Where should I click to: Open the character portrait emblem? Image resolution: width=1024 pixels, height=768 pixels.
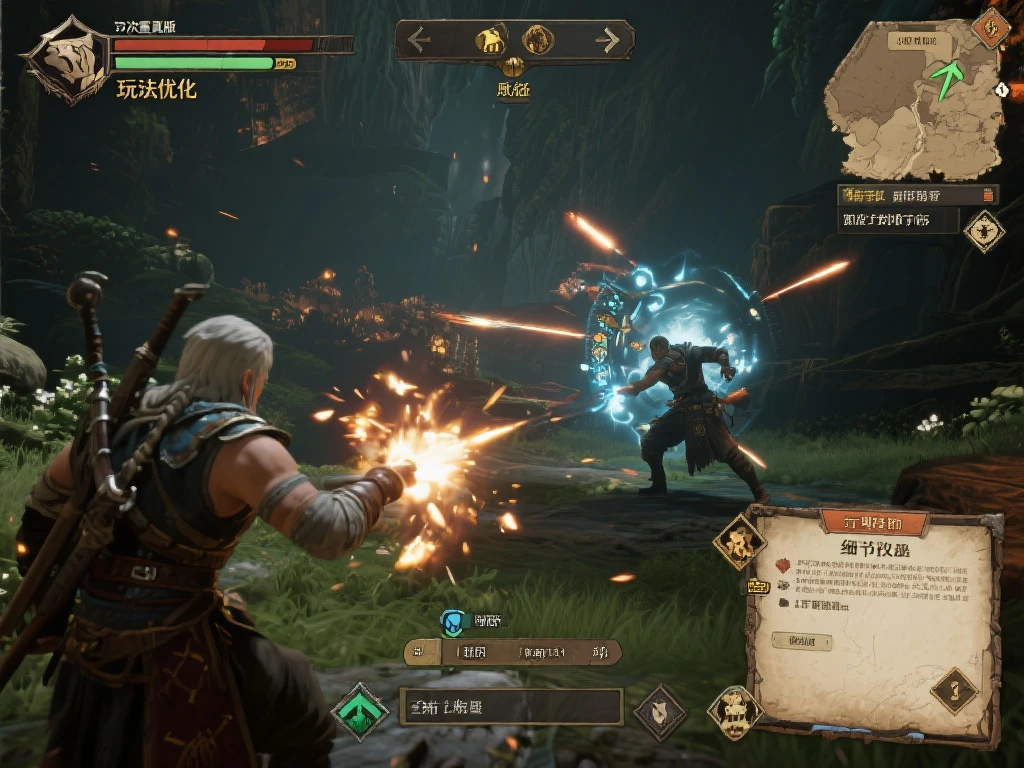[68, 59]
